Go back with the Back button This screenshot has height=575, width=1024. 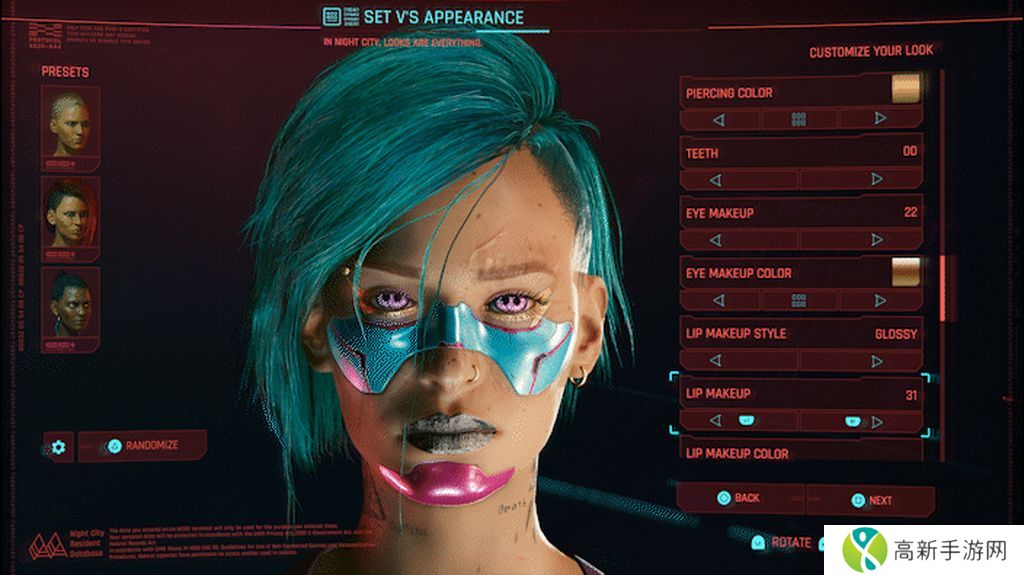[x=738, y=498]
